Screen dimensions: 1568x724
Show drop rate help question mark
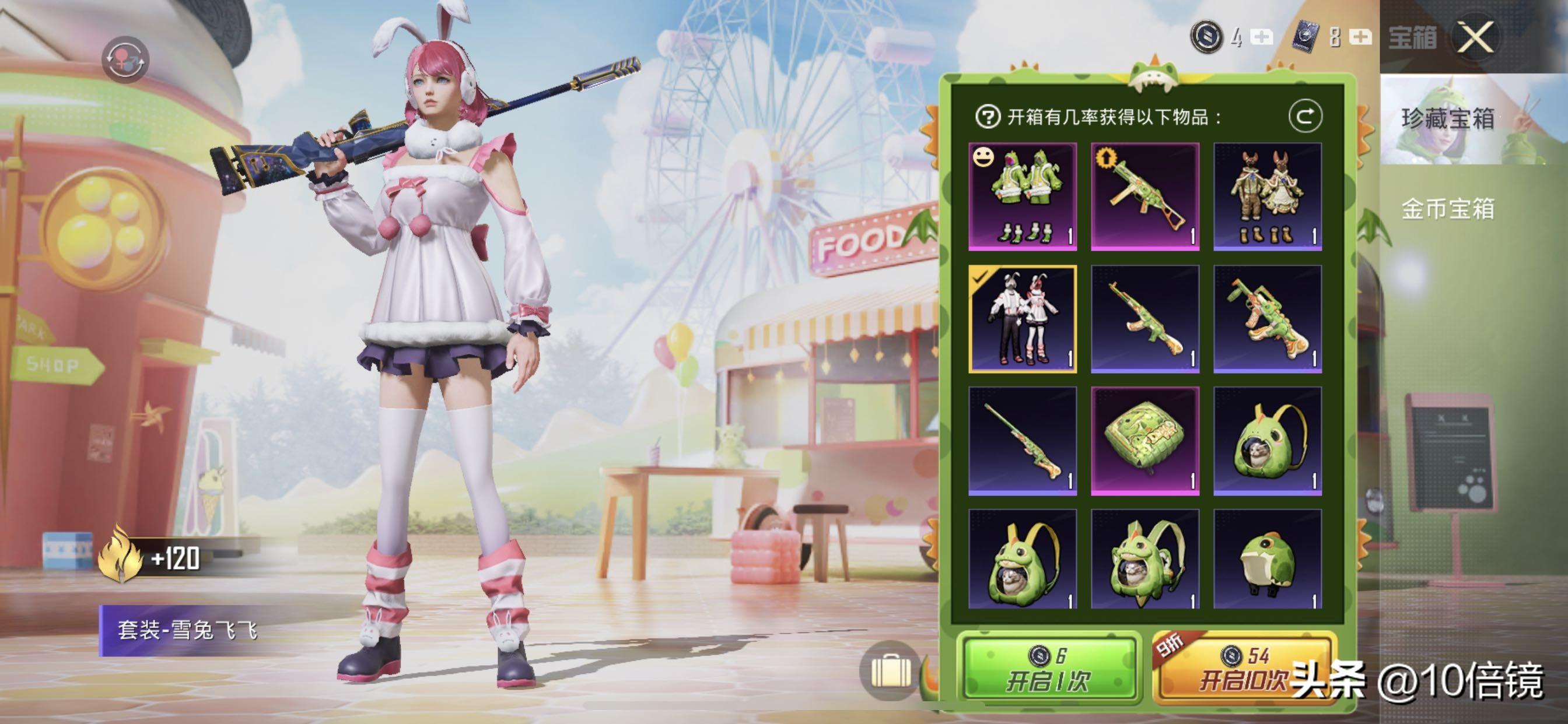pos(988,116)
